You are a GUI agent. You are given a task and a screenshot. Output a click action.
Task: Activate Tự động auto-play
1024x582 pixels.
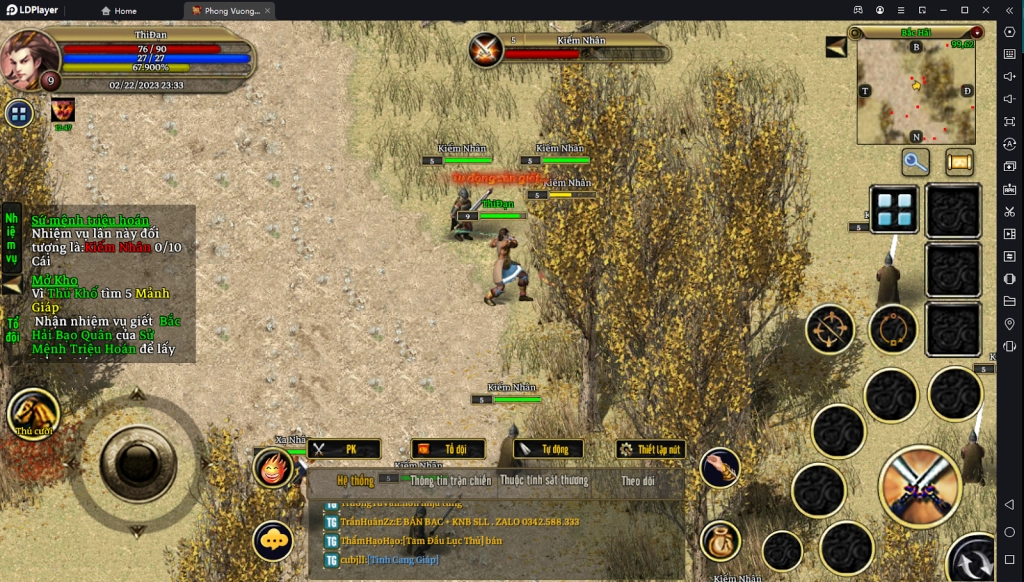click(x=548, y=450)
